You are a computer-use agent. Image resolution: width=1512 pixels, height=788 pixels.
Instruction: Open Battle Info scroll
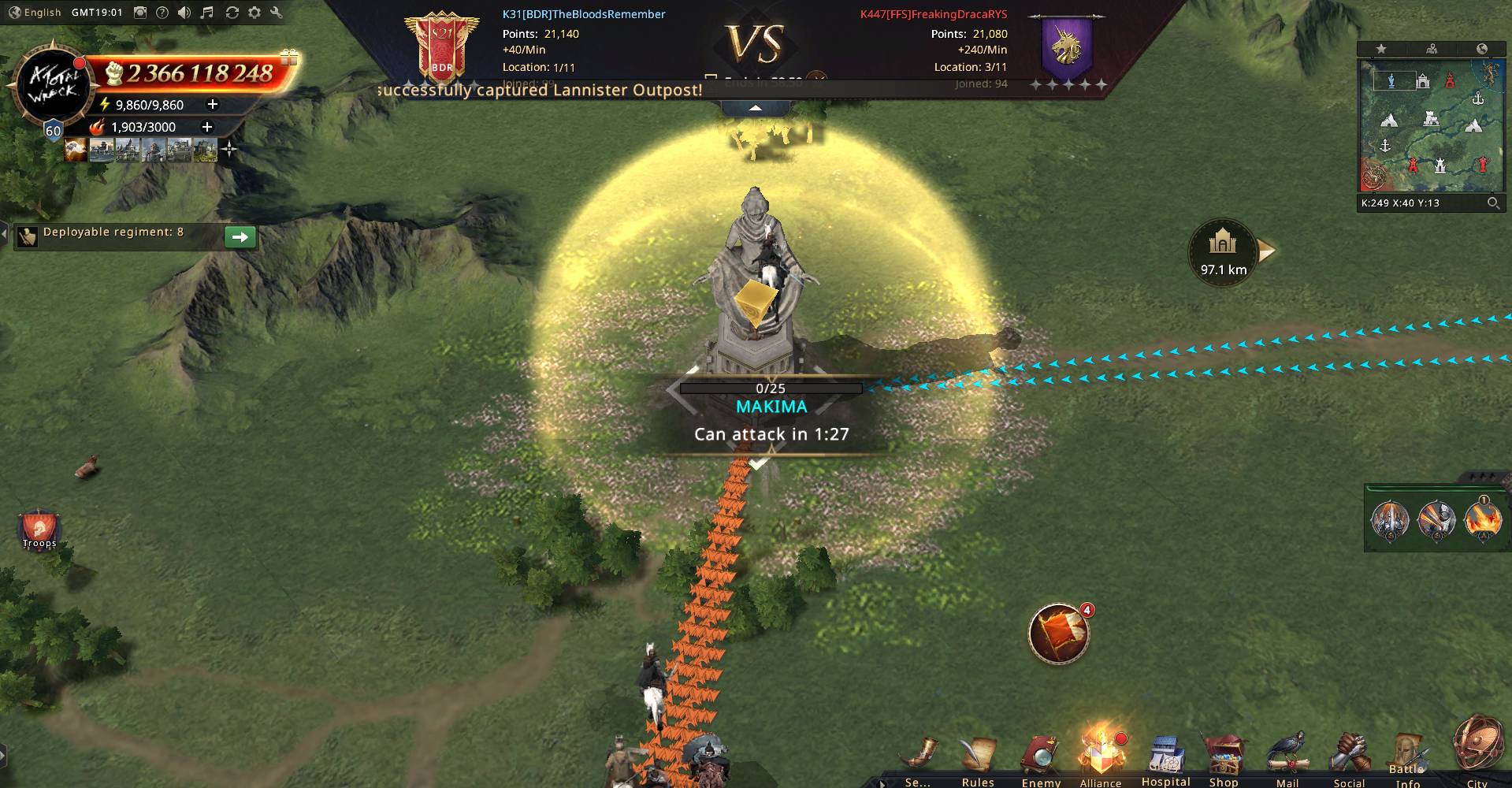pyautogui.click(x=1407, y=758)
